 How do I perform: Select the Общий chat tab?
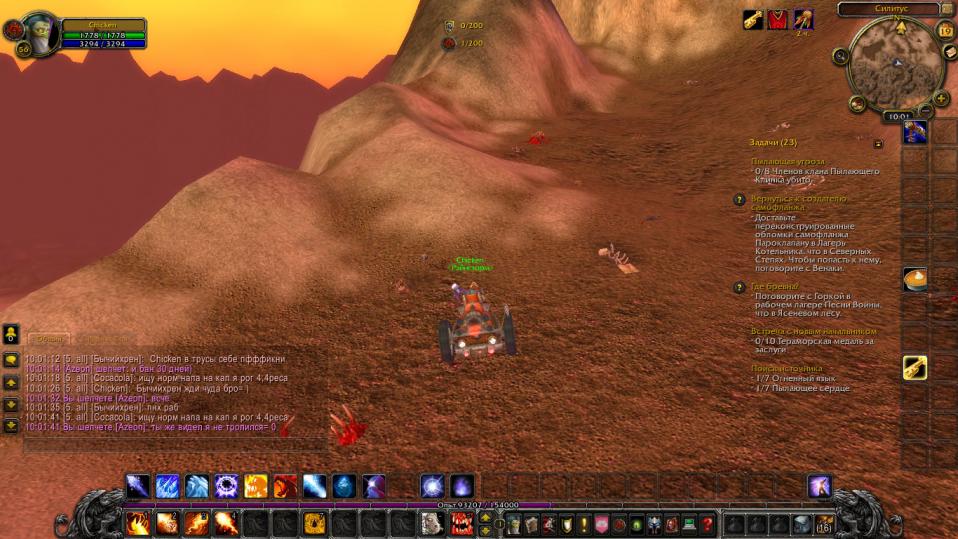(x=47, y=339)
